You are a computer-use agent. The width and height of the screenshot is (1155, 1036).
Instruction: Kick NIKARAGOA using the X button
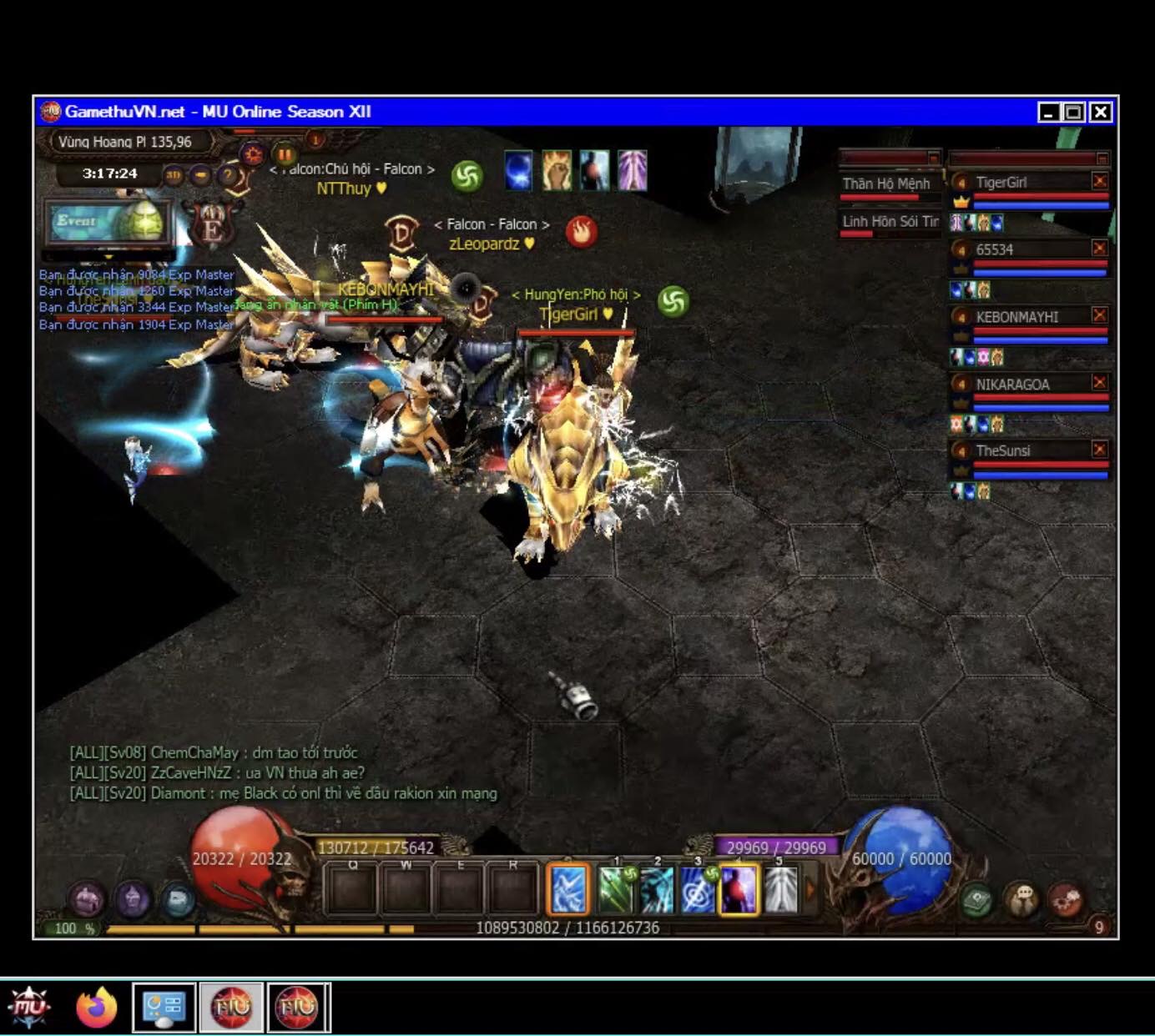coord(1099,382)
